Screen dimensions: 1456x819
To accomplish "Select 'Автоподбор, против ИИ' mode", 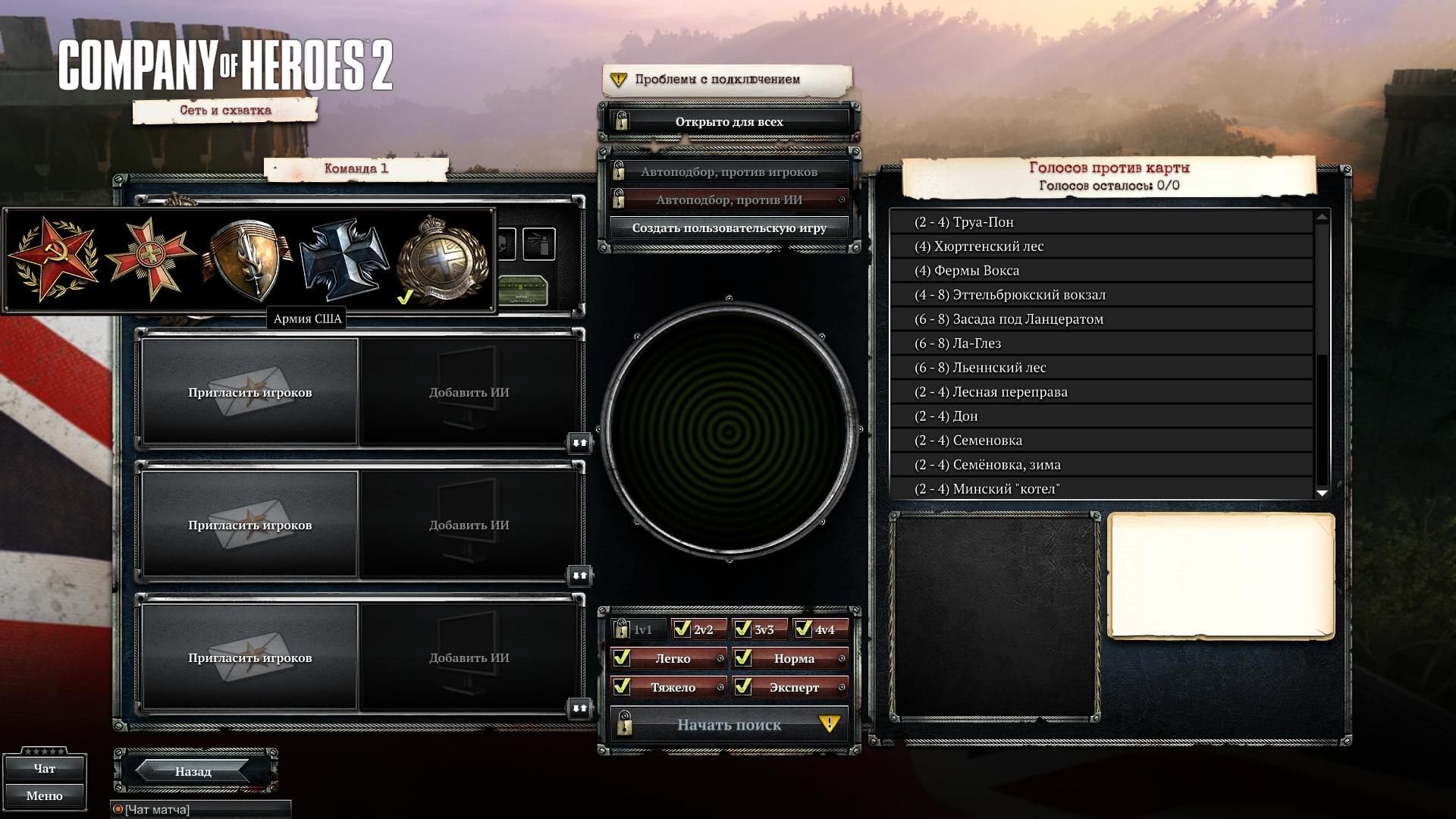I will coord(729,199).
